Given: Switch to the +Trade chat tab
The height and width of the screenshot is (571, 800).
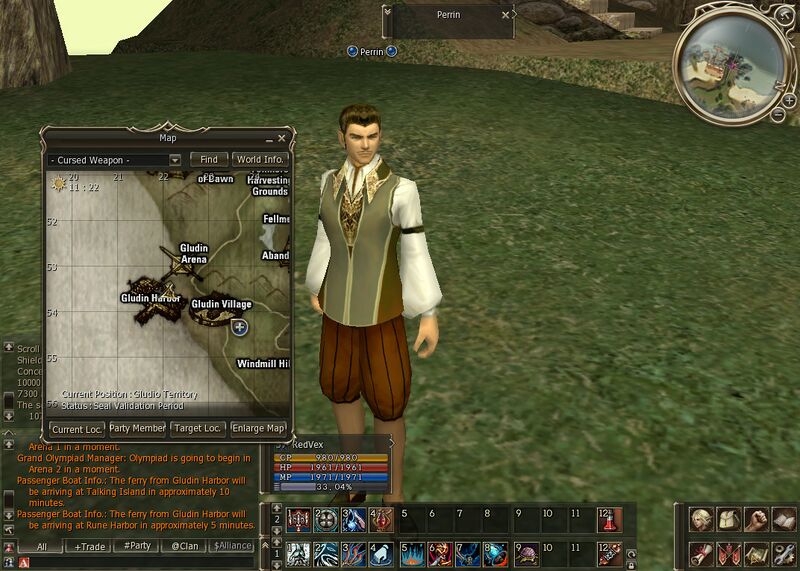Looking at the screenshot, I should (x=90, y=546).
